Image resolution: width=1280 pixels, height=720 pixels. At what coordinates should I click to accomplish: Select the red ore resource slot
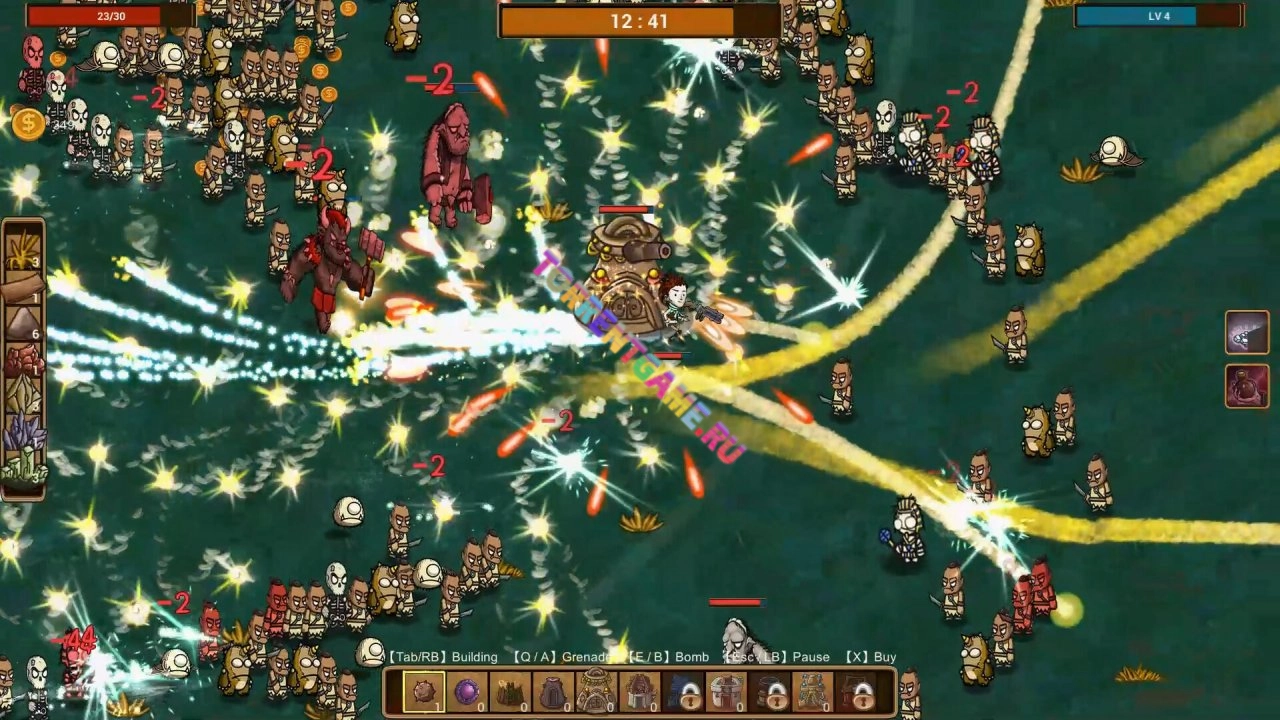click(x=22, y=360)
